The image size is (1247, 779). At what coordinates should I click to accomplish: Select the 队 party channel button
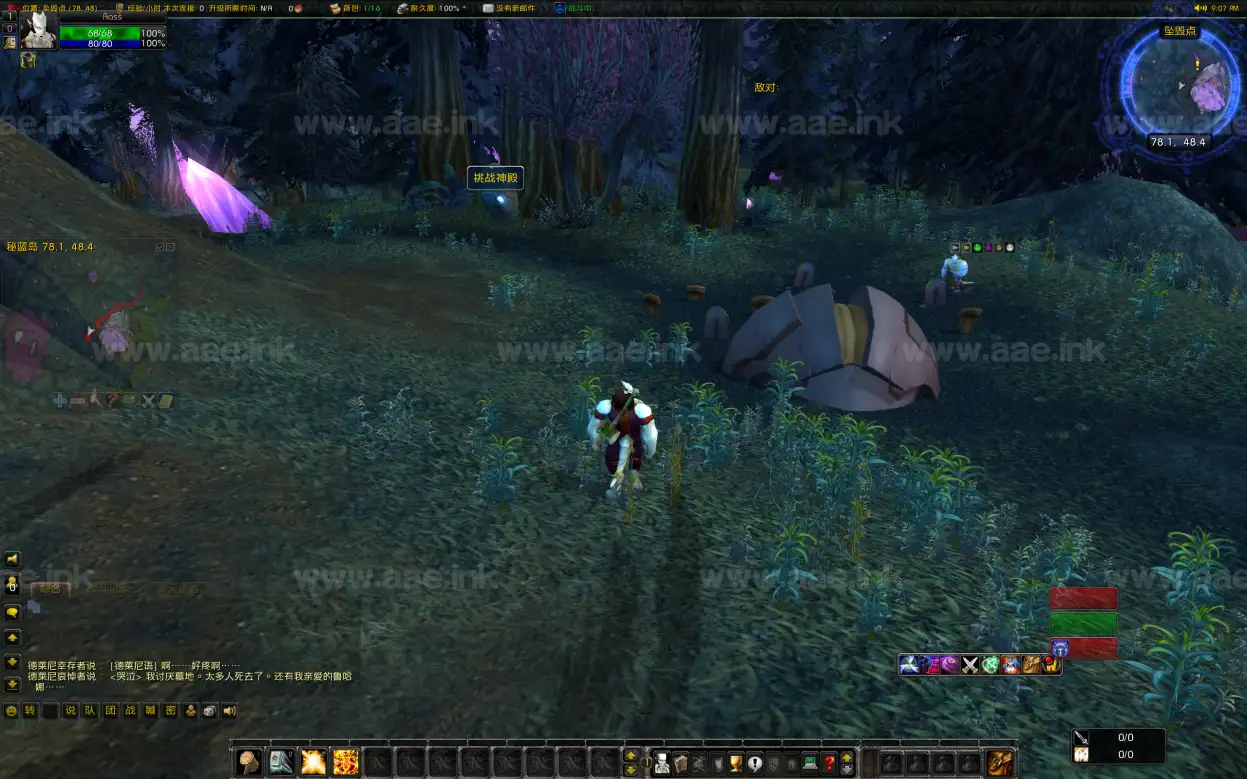[x=90, y=711]
